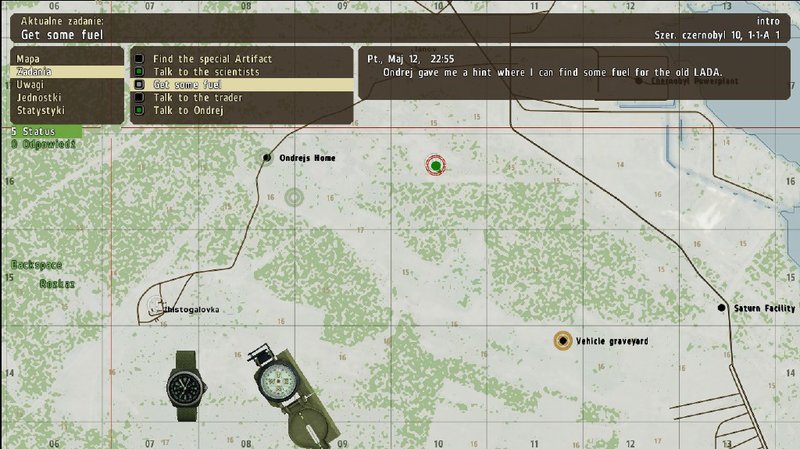Click the wristwatch on the map

click(185, 383)
